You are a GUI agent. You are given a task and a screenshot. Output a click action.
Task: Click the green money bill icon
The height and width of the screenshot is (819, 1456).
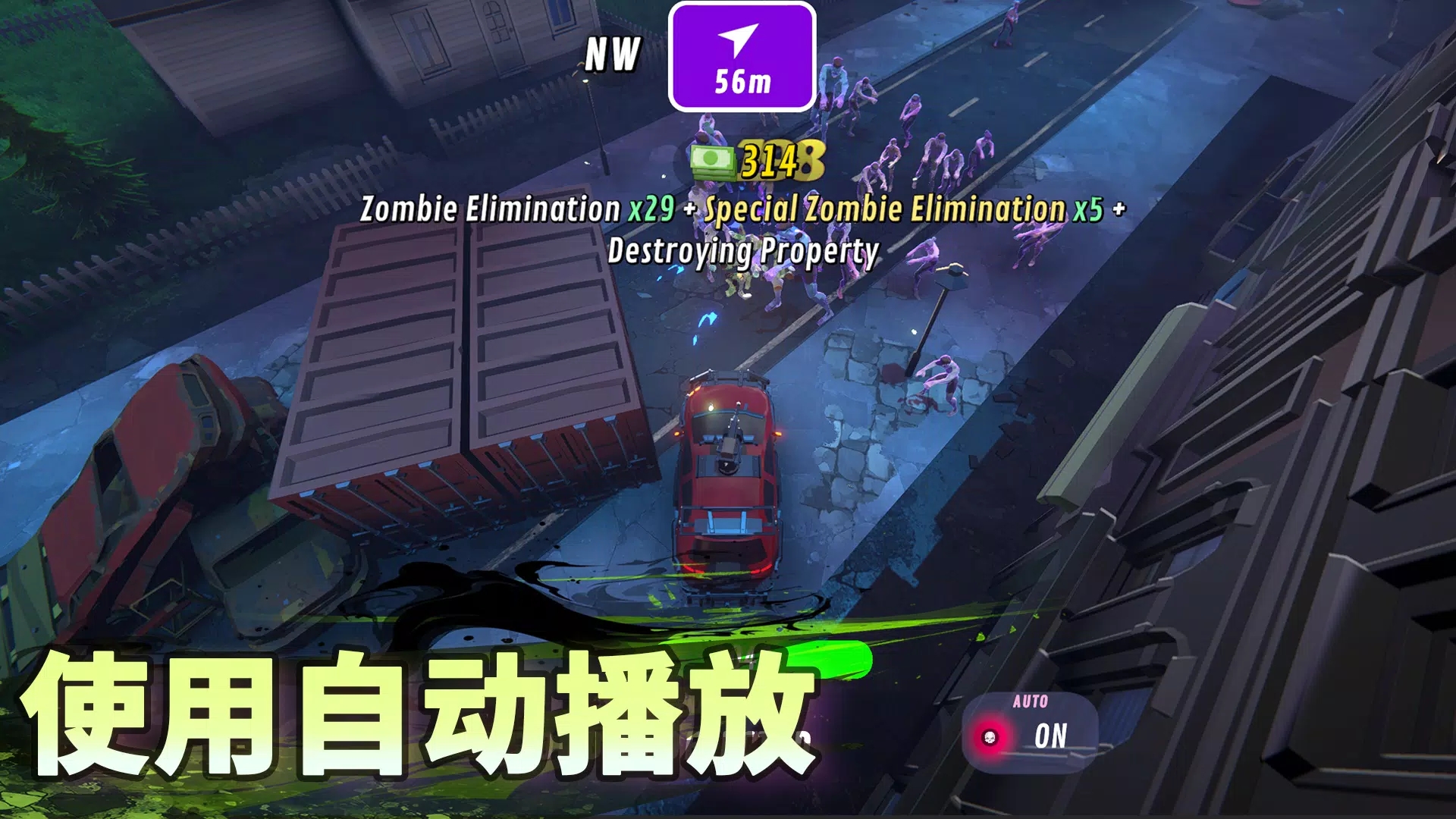(714, 162)
